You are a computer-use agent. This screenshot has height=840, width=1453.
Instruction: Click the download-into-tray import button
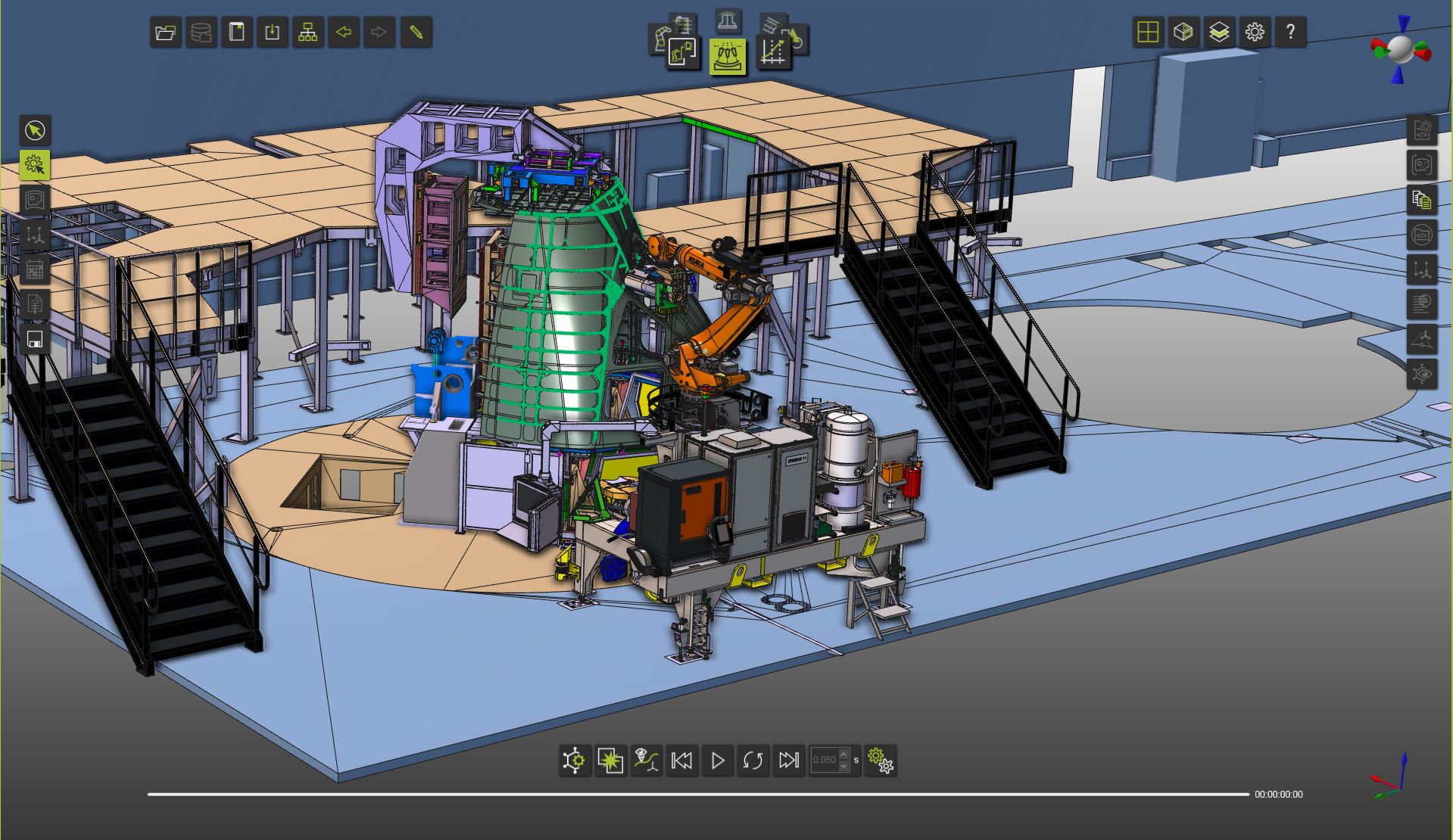(272, 33)
